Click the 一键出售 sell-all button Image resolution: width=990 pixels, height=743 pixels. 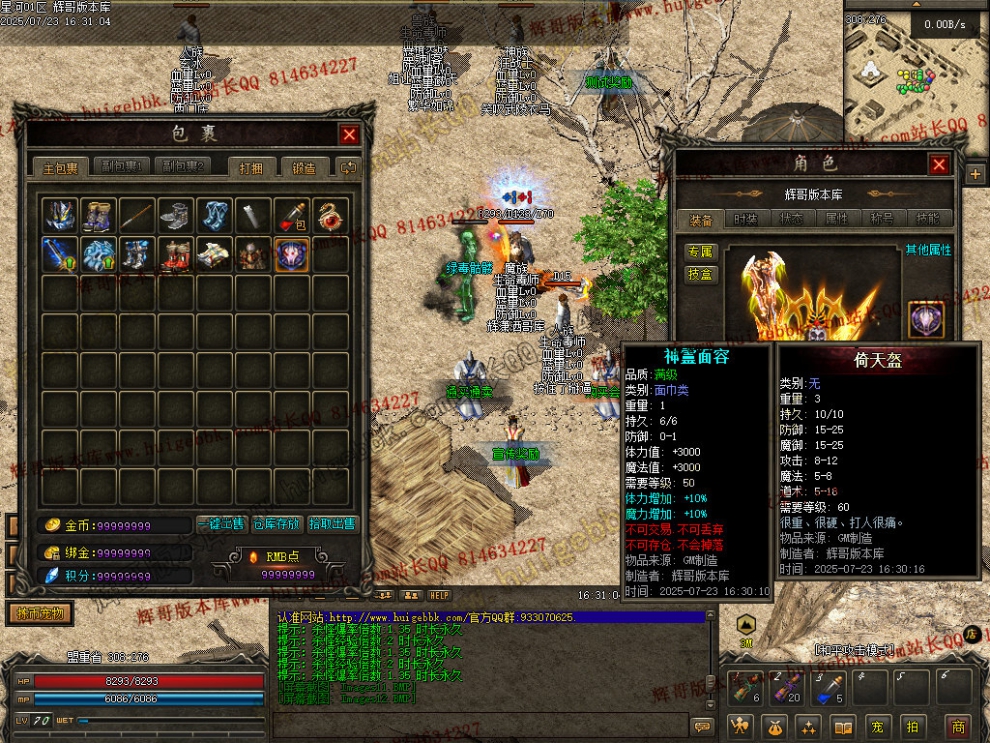tap(222, 524)
